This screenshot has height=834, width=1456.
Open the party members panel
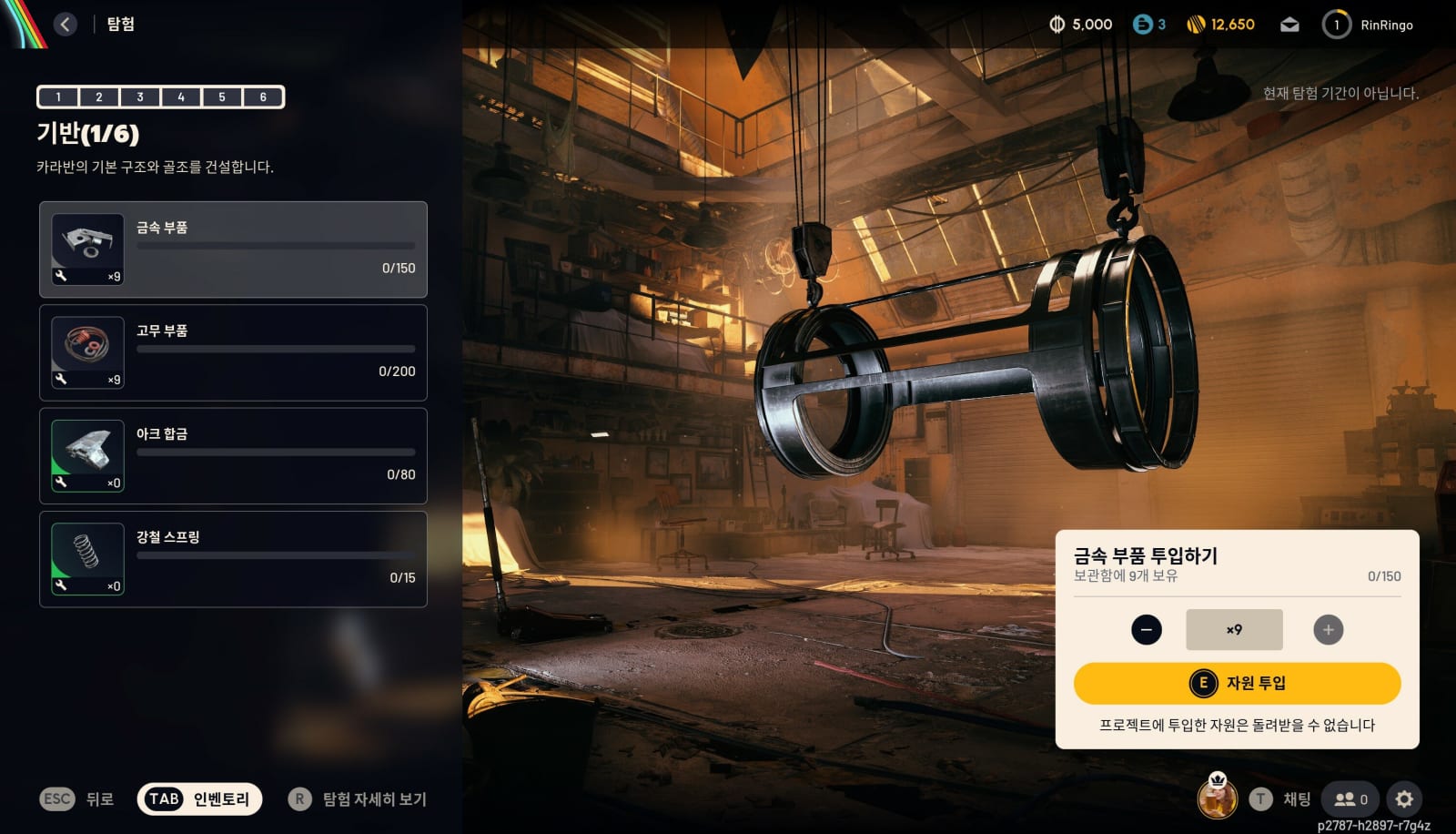click(x=1350, y=798)
